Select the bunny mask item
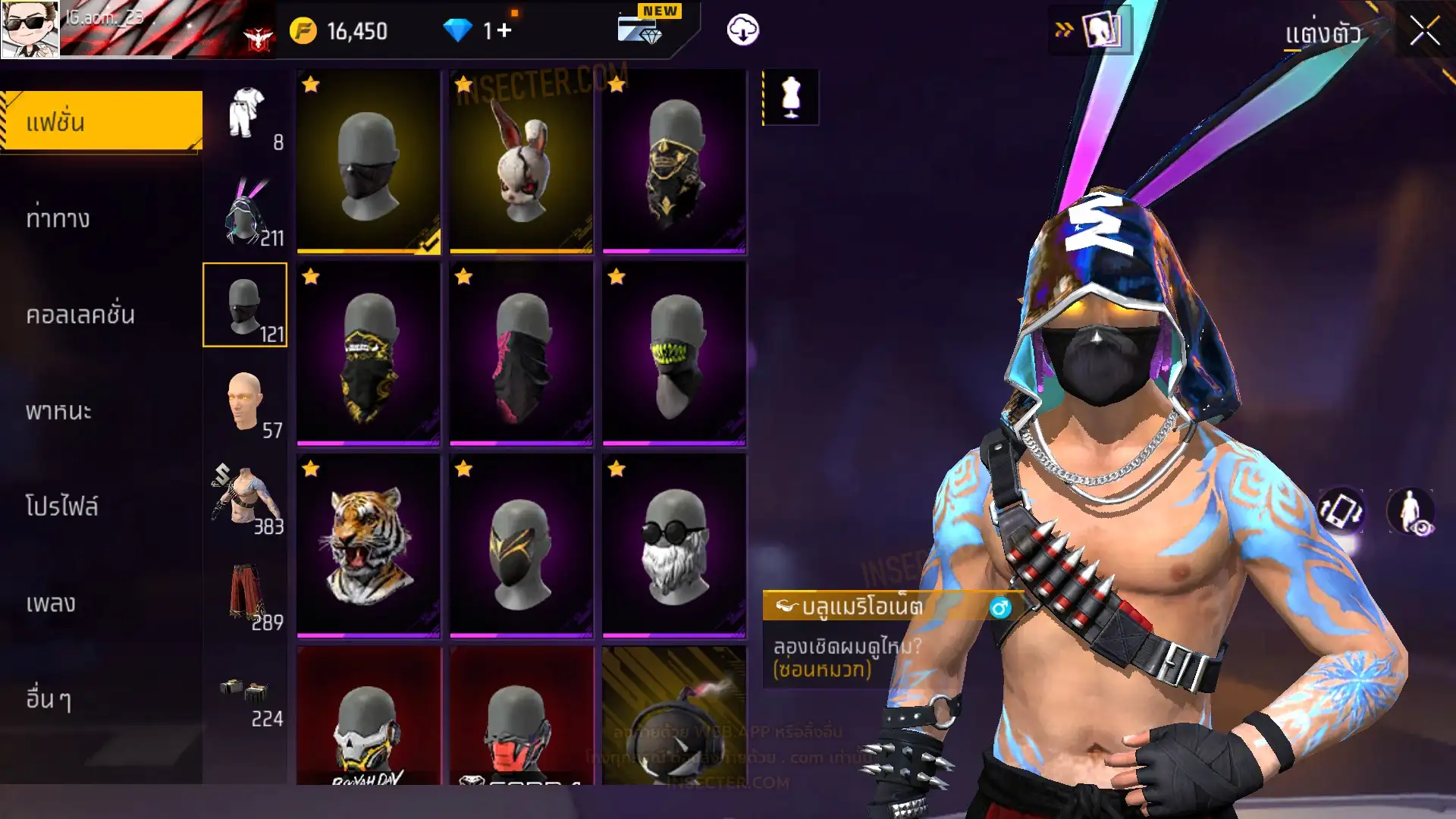This screenshot has height=819, width=1456. pyautogui.click(x=521, y=162)
